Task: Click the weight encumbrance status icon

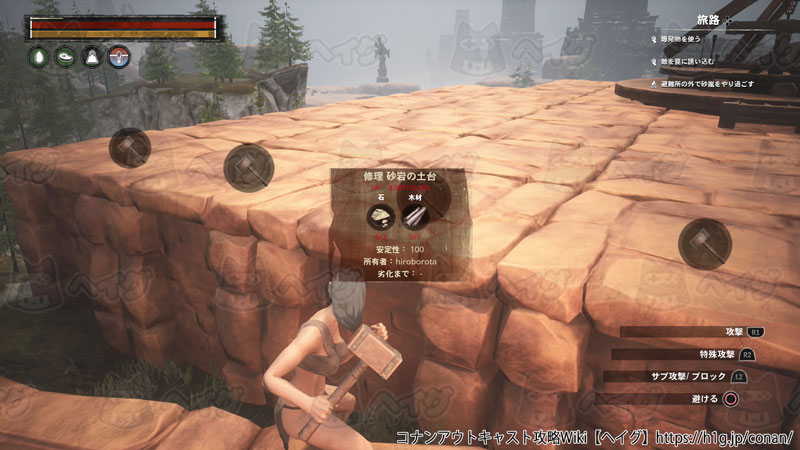Action: point(92,57)
